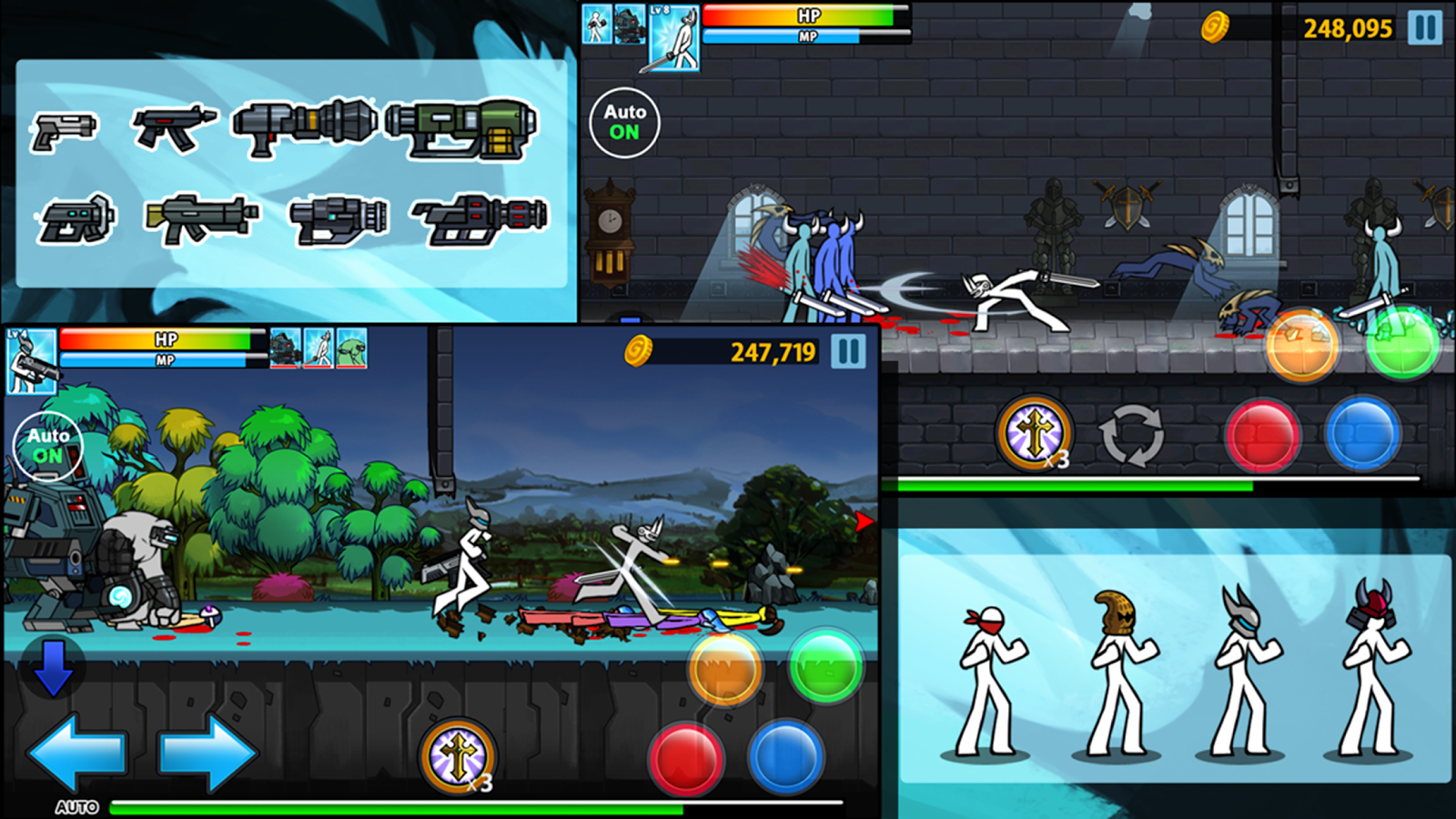This screenshot has height=819, width=1456.
Task: Select the assault rifle weapon
Action: point(196,217)
